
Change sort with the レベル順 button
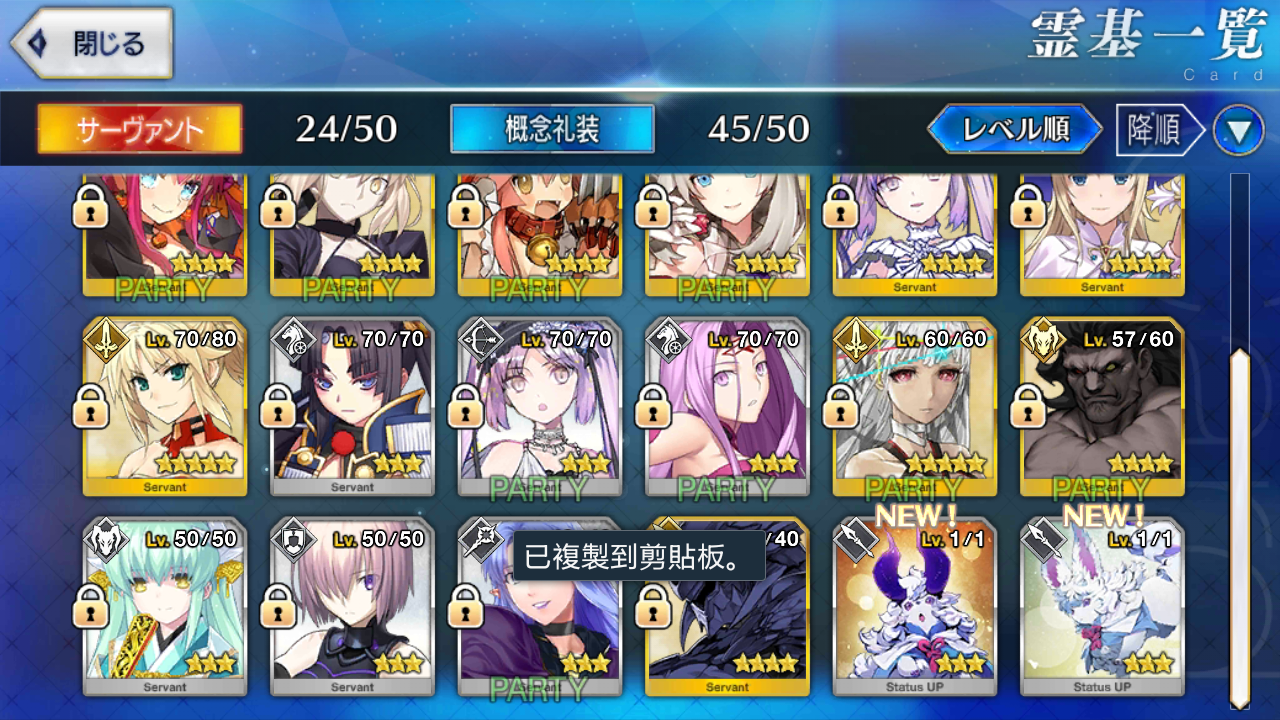point(1015,129)
